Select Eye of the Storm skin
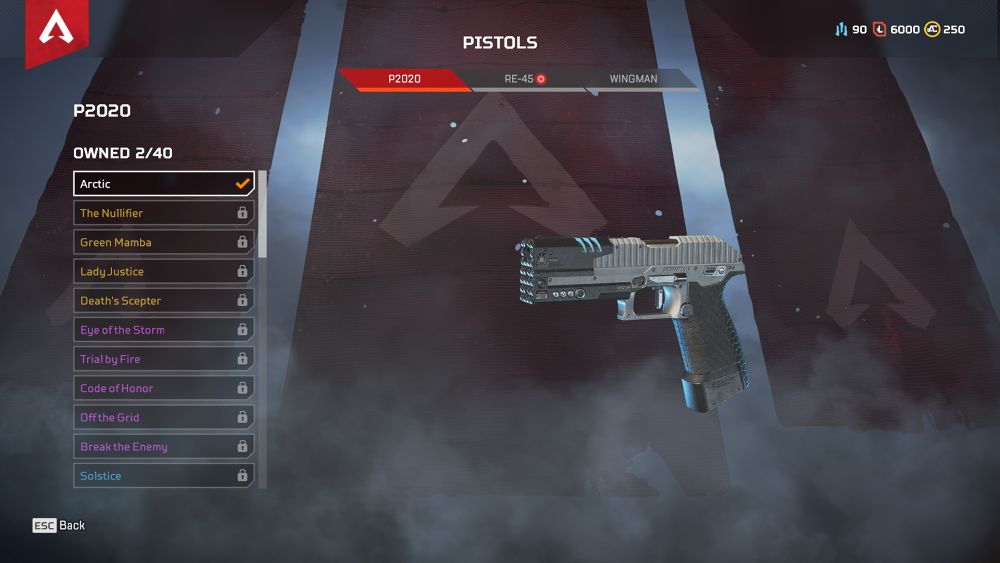This screenshot has width=1000, height=563. point(164,330)
